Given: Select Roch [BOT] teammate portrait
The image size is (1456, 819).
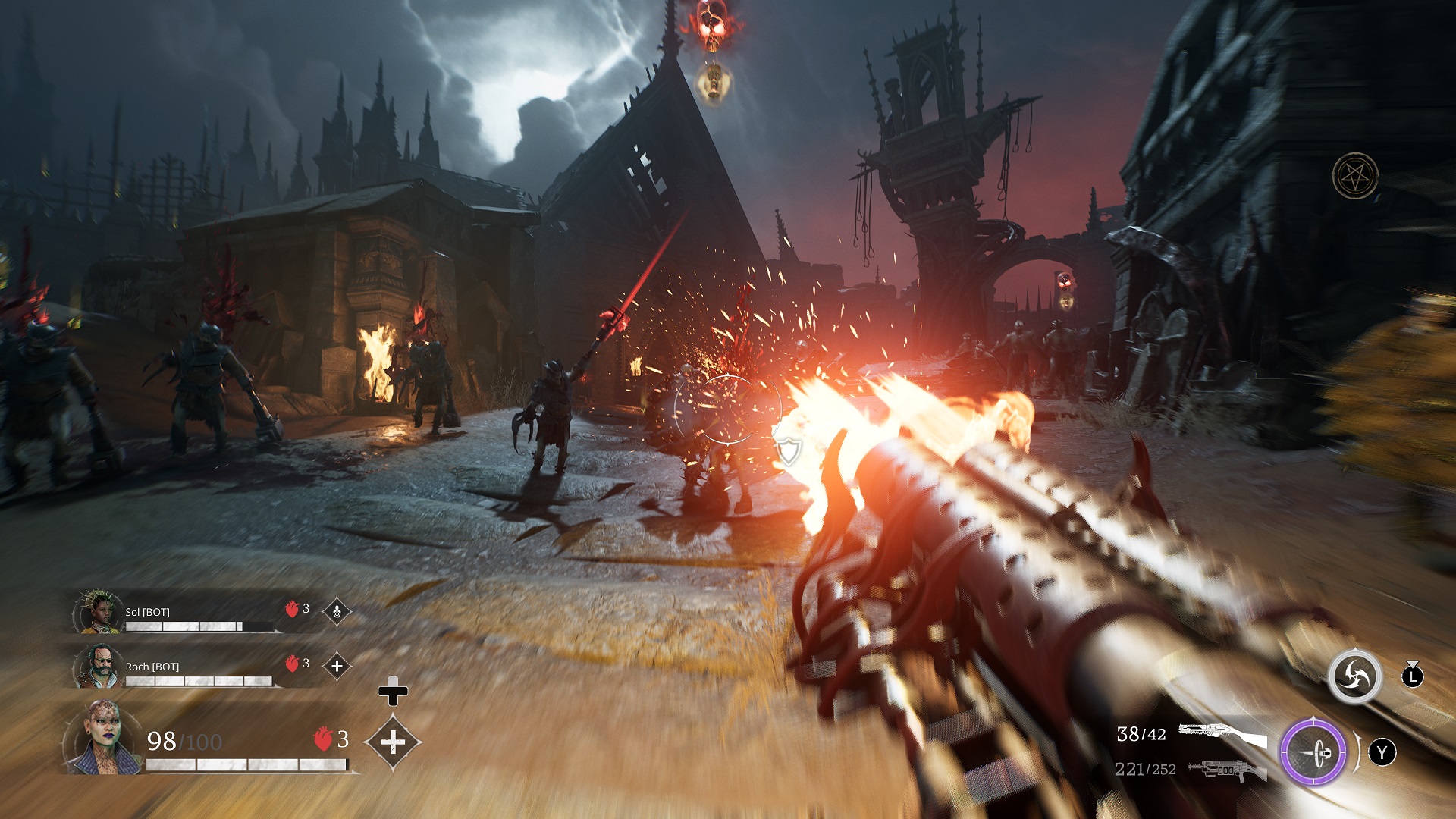Looking at the screenshot, I should 97,666.
